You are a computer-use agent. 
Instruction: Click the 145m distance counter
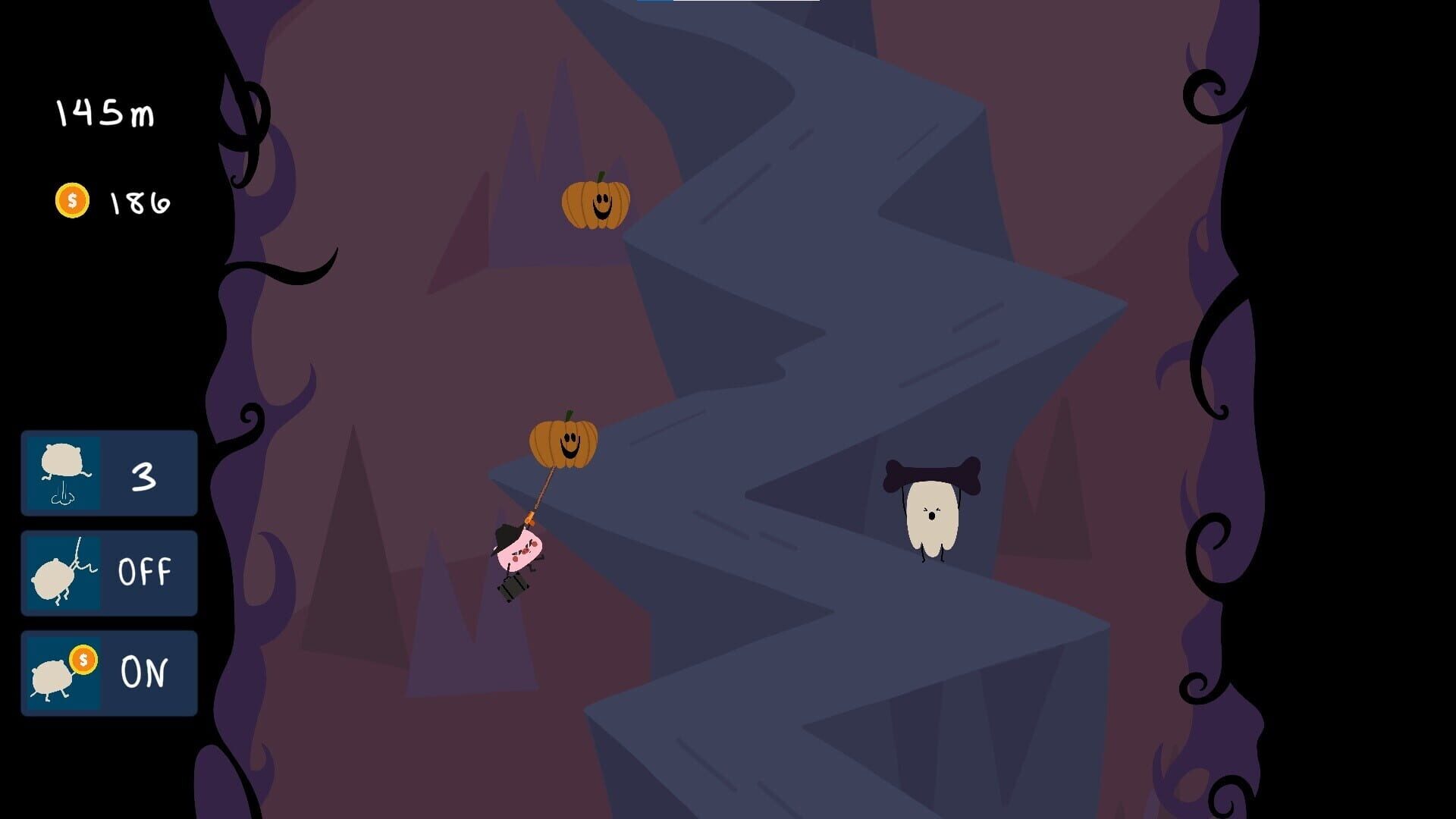(106, 111)
